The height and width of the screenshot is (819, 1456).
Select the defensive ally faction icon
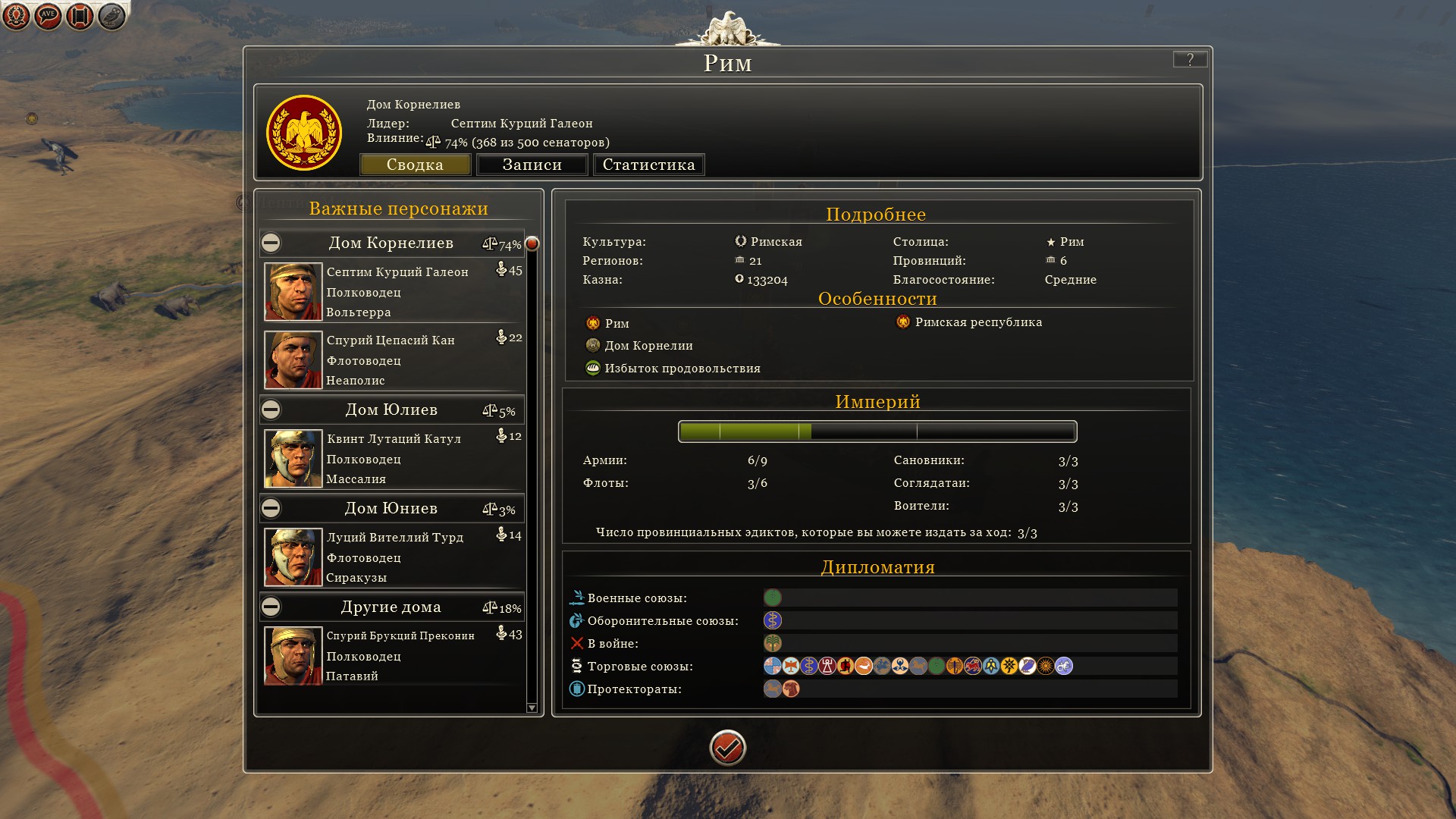pos(772,620)
